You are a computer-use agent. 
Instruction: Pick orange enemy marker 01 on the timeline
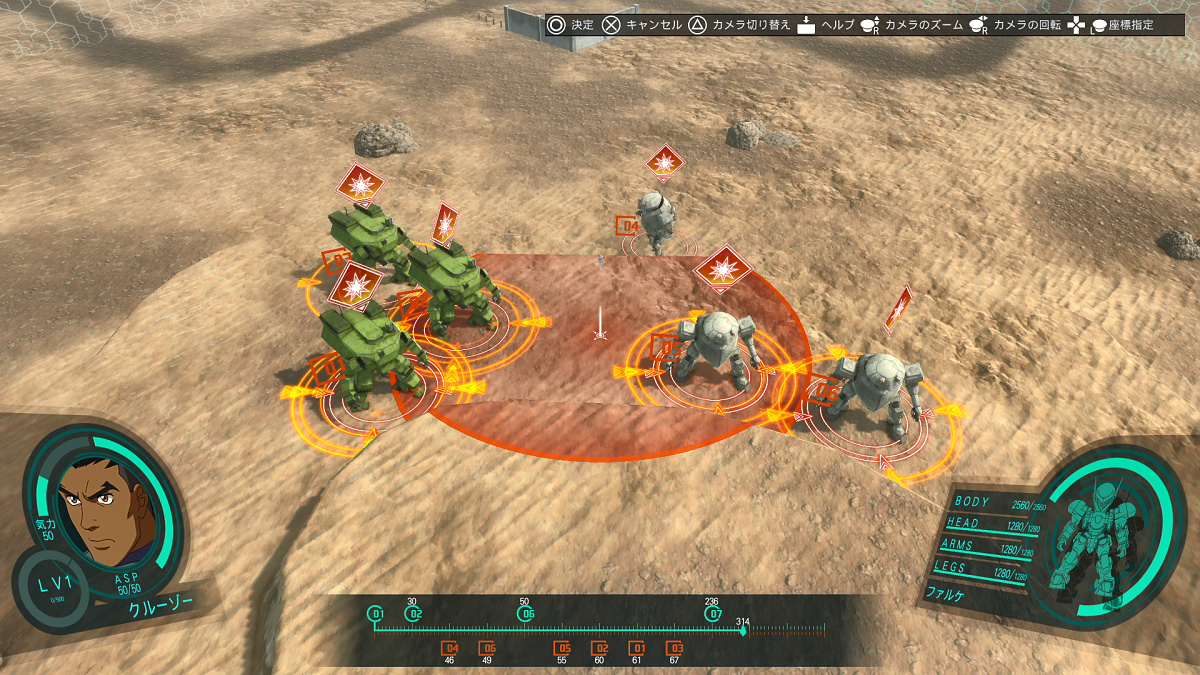[637, 648]
